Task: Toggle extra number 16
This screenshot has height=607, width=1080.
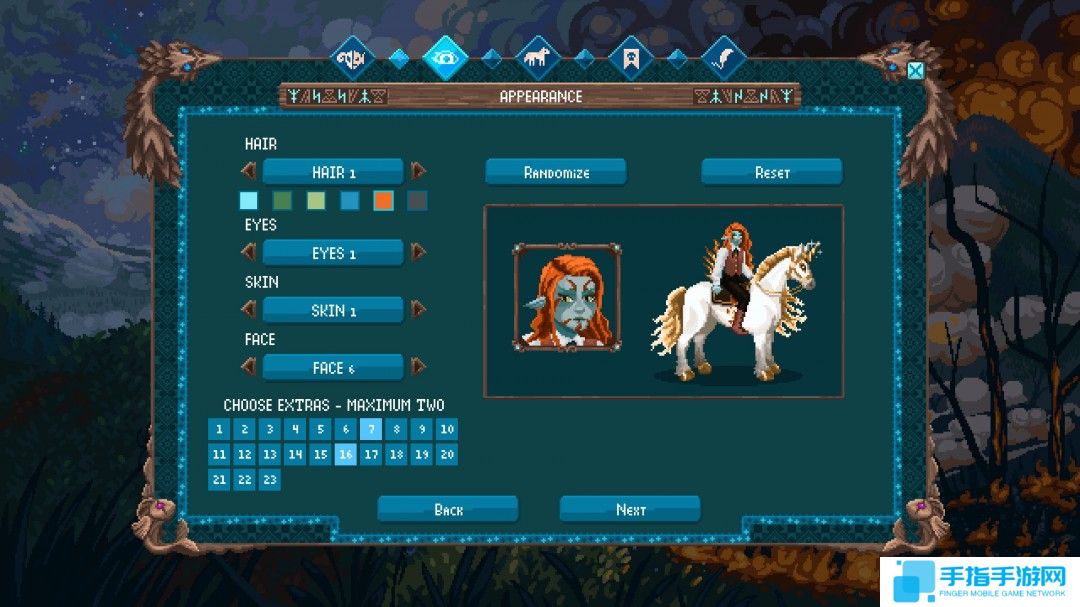Action: coord(345,454)
